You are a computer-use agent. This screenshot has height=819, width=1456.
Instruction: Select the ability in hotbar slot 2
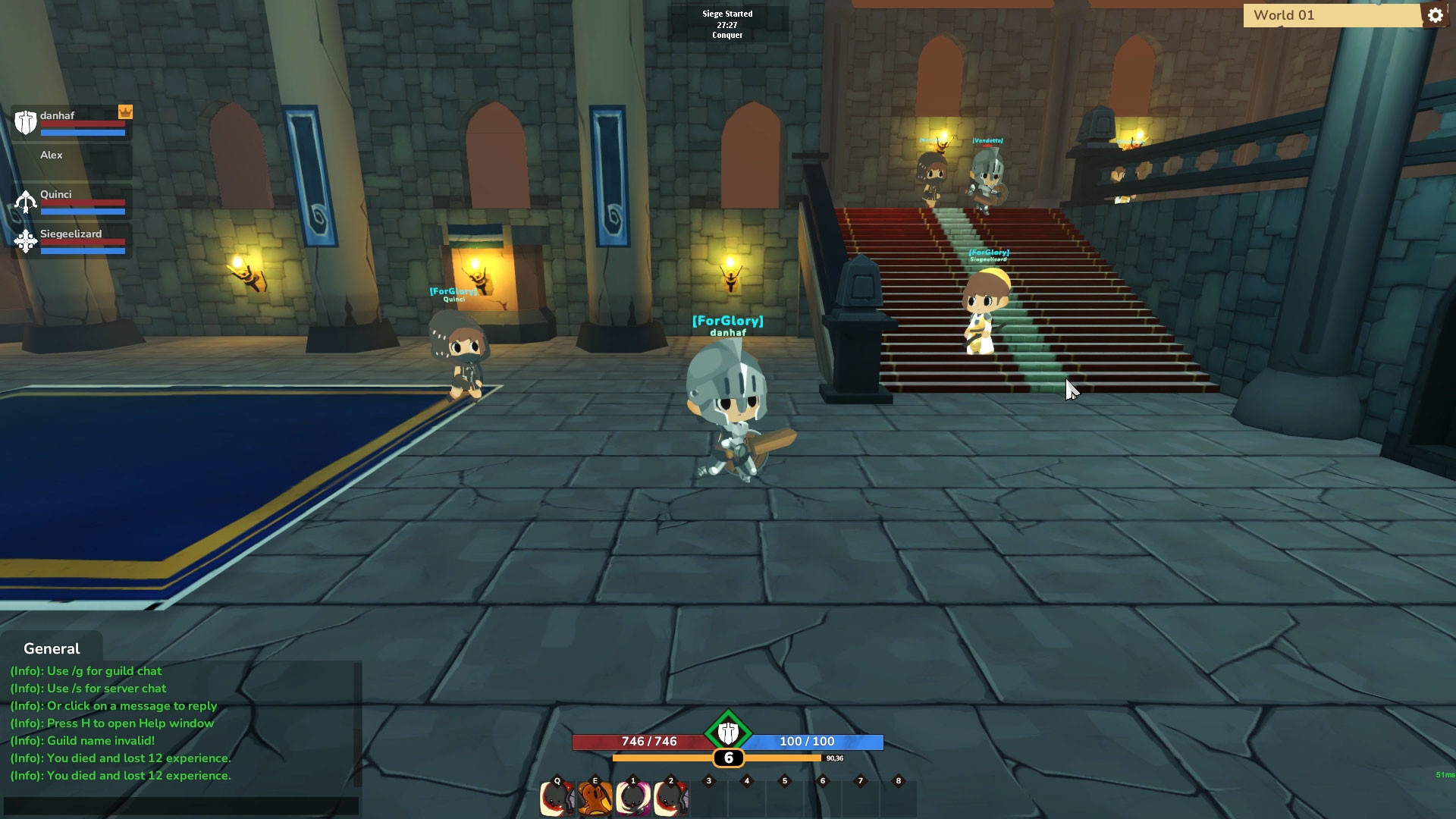[x=671, y=798]
